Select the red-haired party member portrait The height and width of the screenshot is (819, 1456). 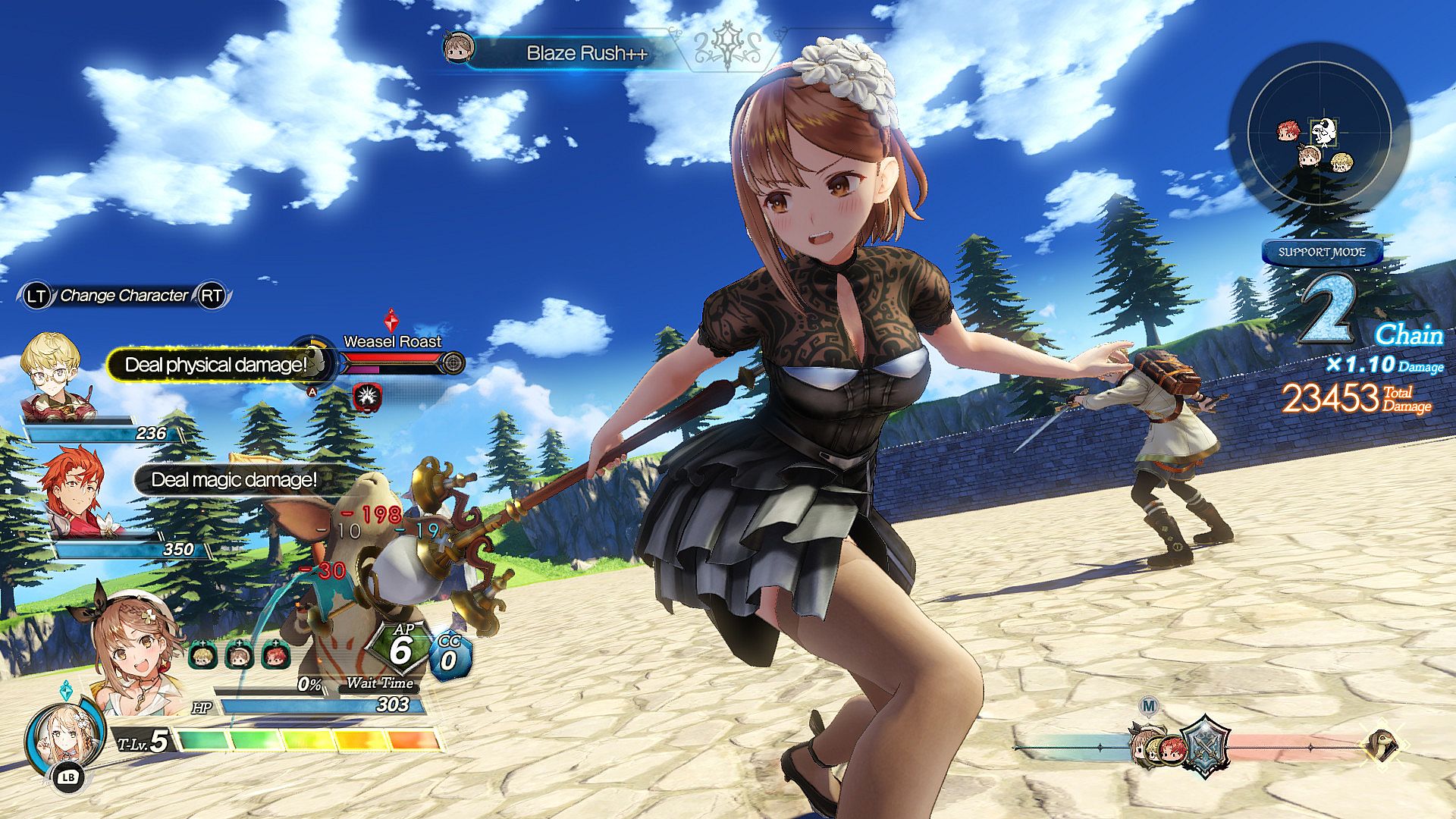point(74,493)
